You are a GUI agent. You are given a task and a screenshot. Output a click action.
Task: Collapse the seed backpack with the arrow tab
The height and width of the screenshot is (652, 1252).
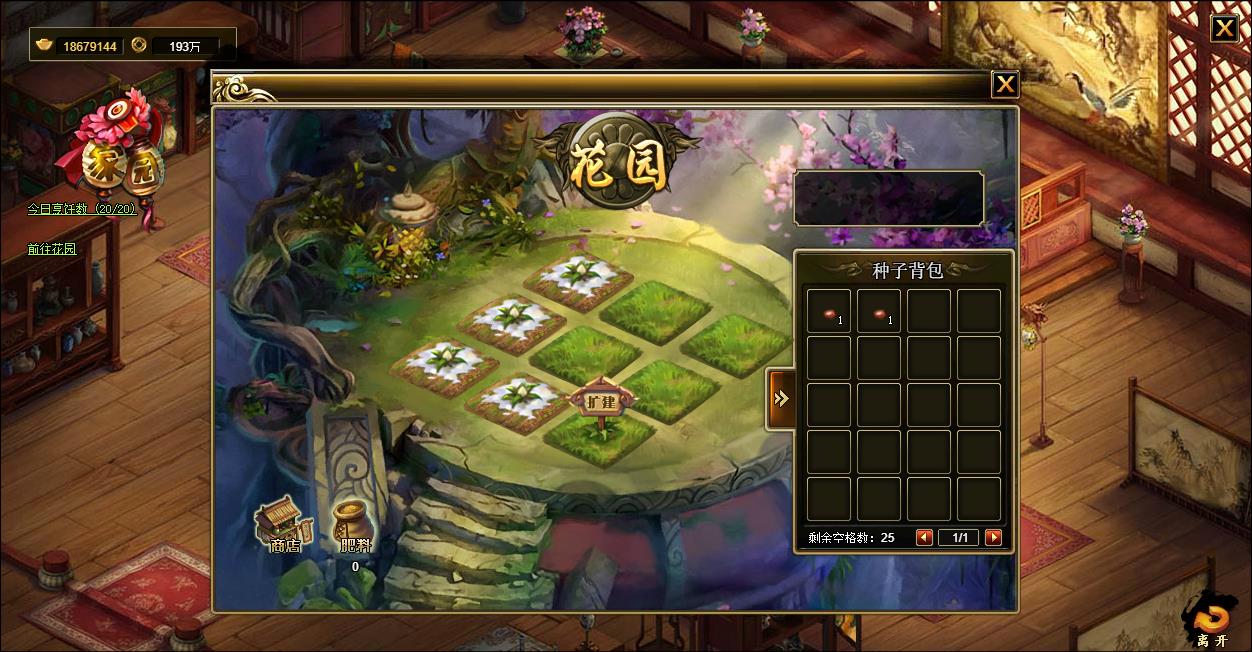[780, 398]
